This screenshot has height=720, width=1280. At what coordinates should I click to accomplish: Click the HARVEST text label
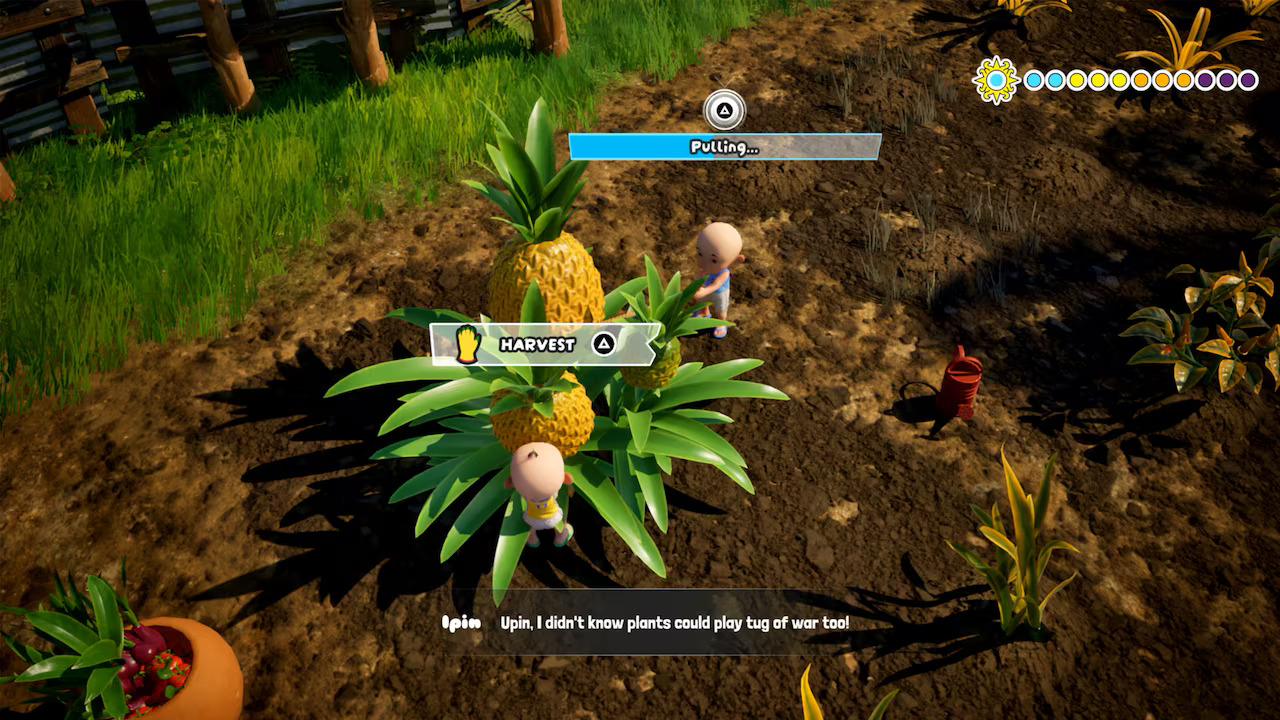[538, 344]
